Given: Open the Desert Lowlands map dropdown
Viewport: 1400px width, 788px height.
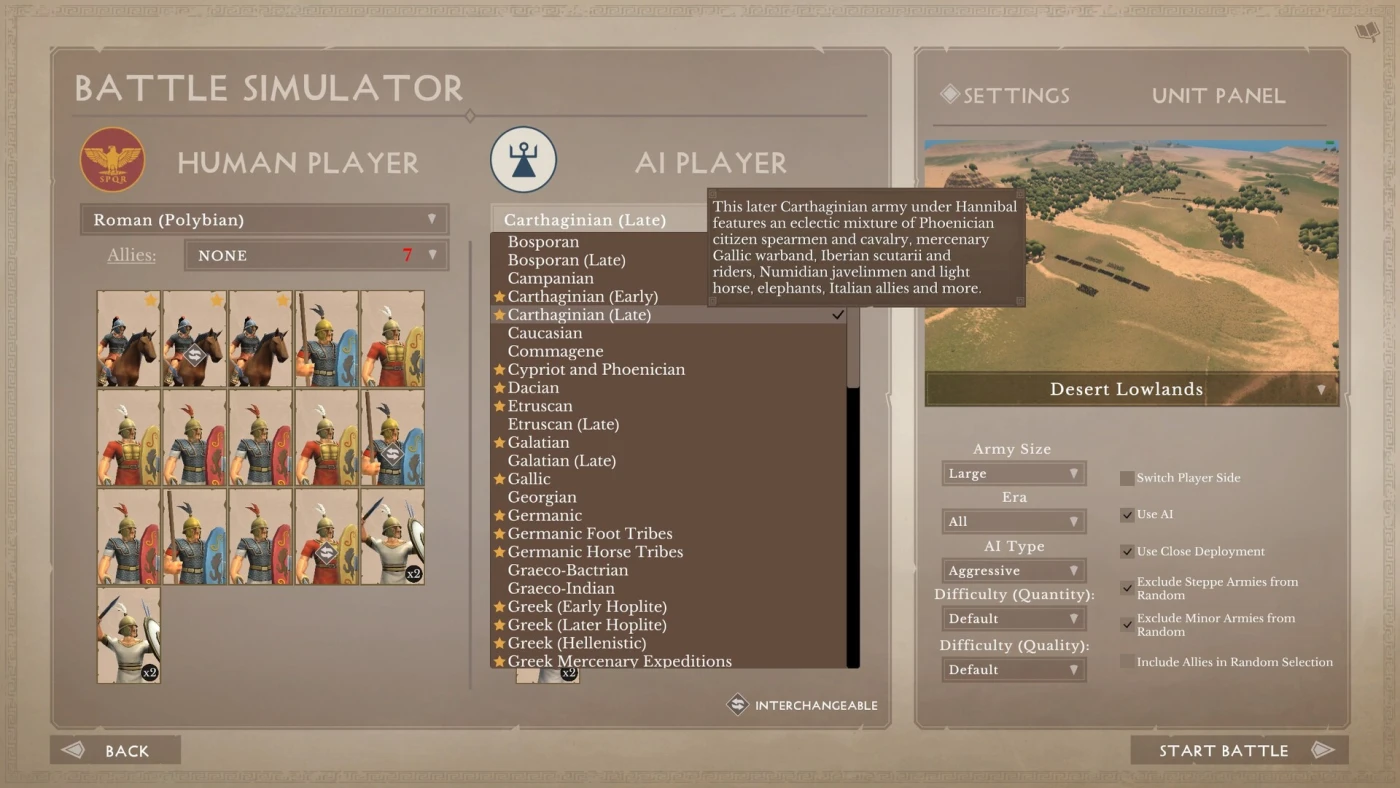Looking at the screenshot, I should (1131, 390).
